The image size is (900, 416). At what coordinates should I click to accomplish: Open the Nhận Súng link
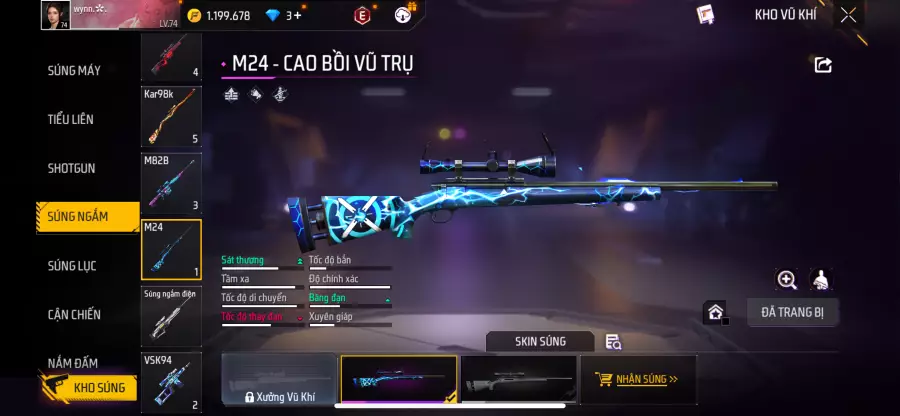tap(636, 380)
